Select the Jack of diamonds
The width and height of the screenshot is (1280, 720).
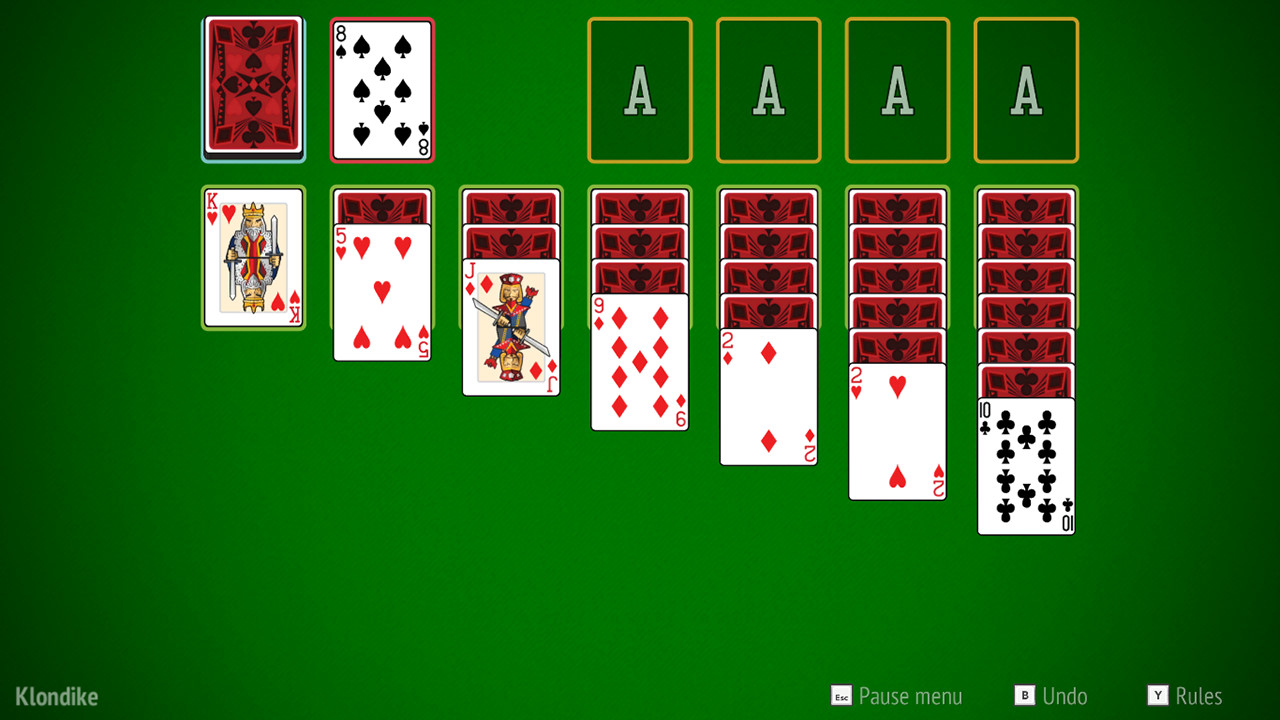point(510,325)
